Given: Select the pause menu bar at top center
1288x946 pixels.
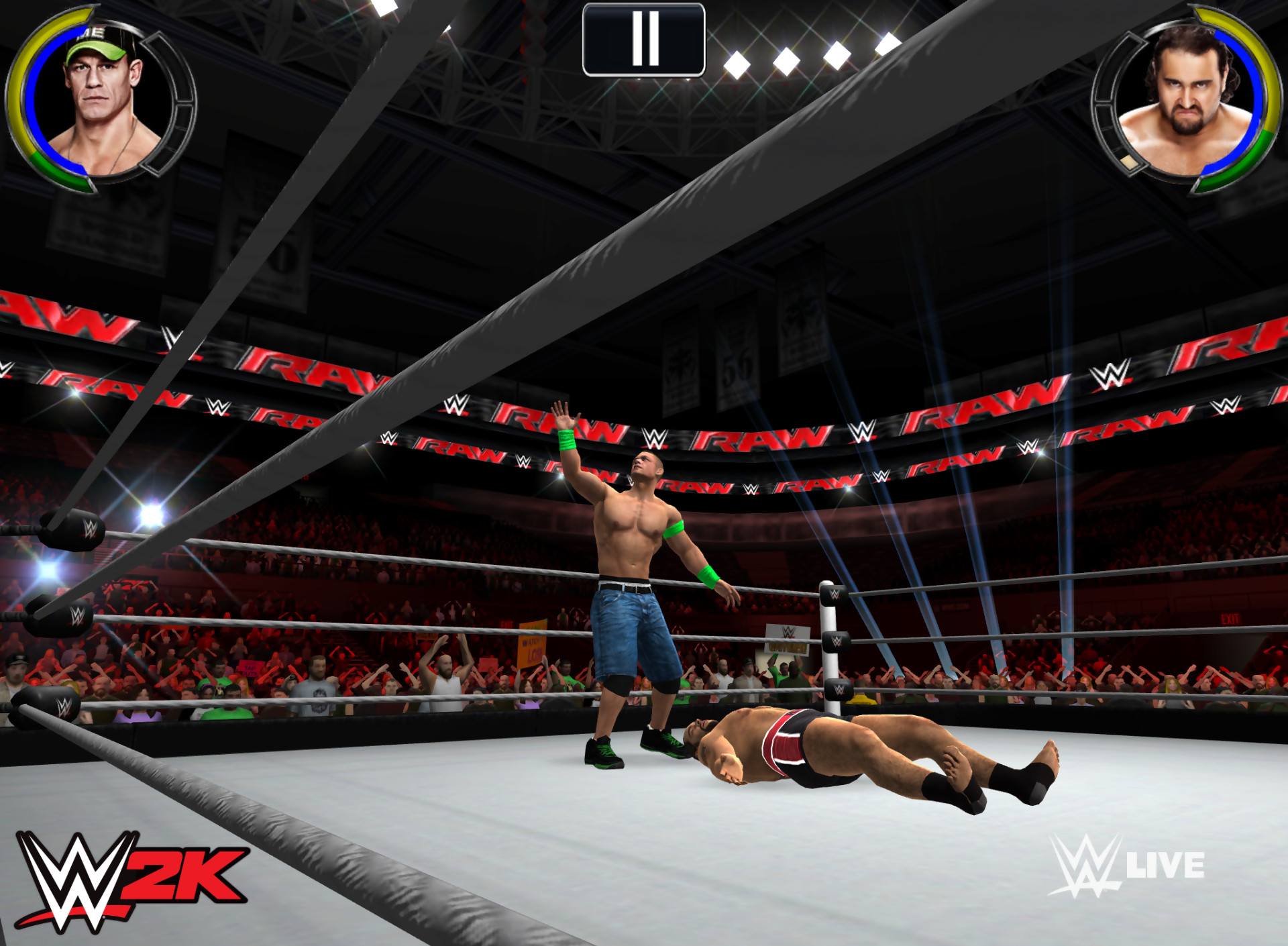Looking at the screenshot, I should click(644, 39).
